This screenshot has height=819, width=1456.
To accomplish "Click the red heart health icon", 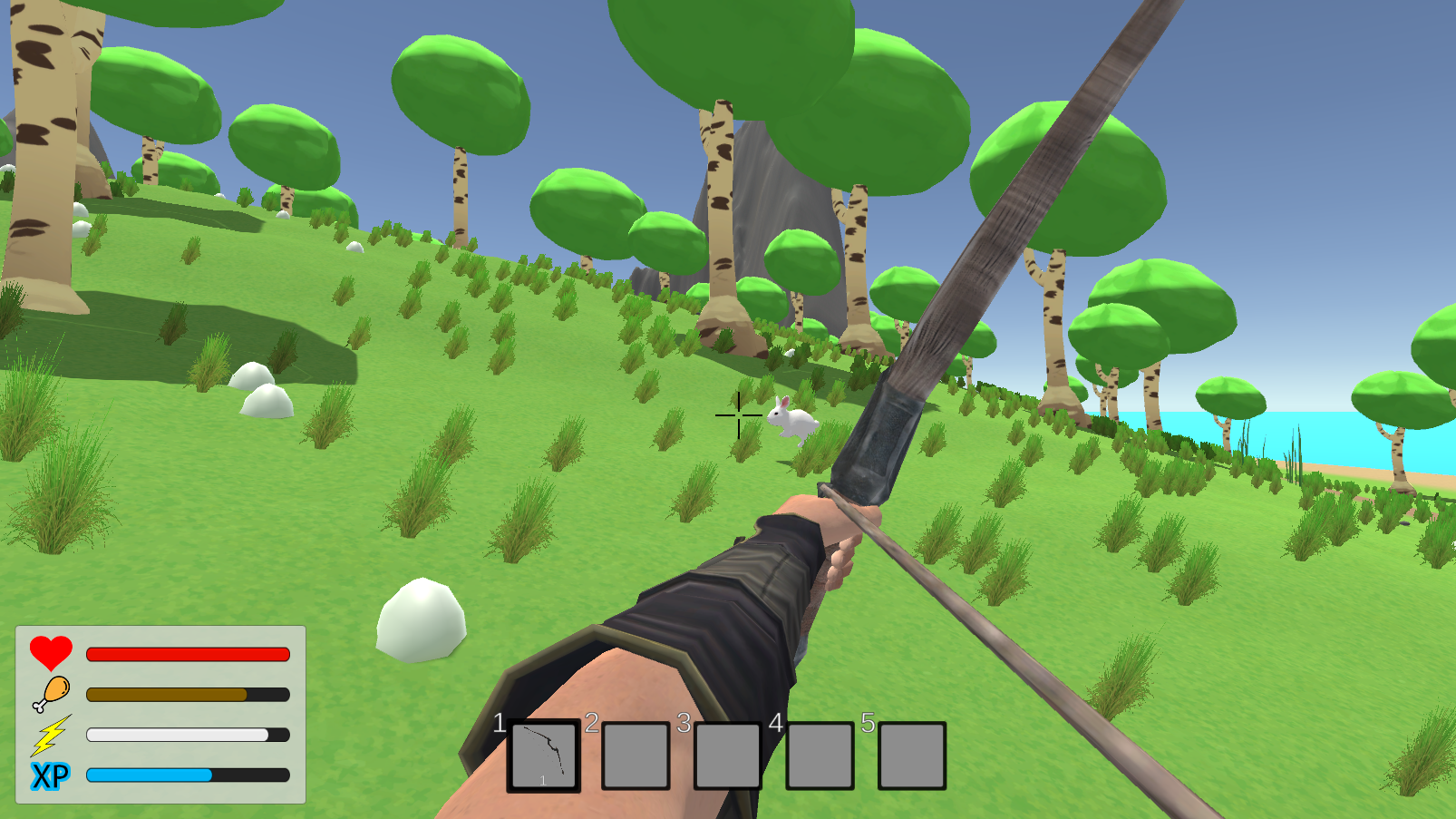I will tap(49, 653).
